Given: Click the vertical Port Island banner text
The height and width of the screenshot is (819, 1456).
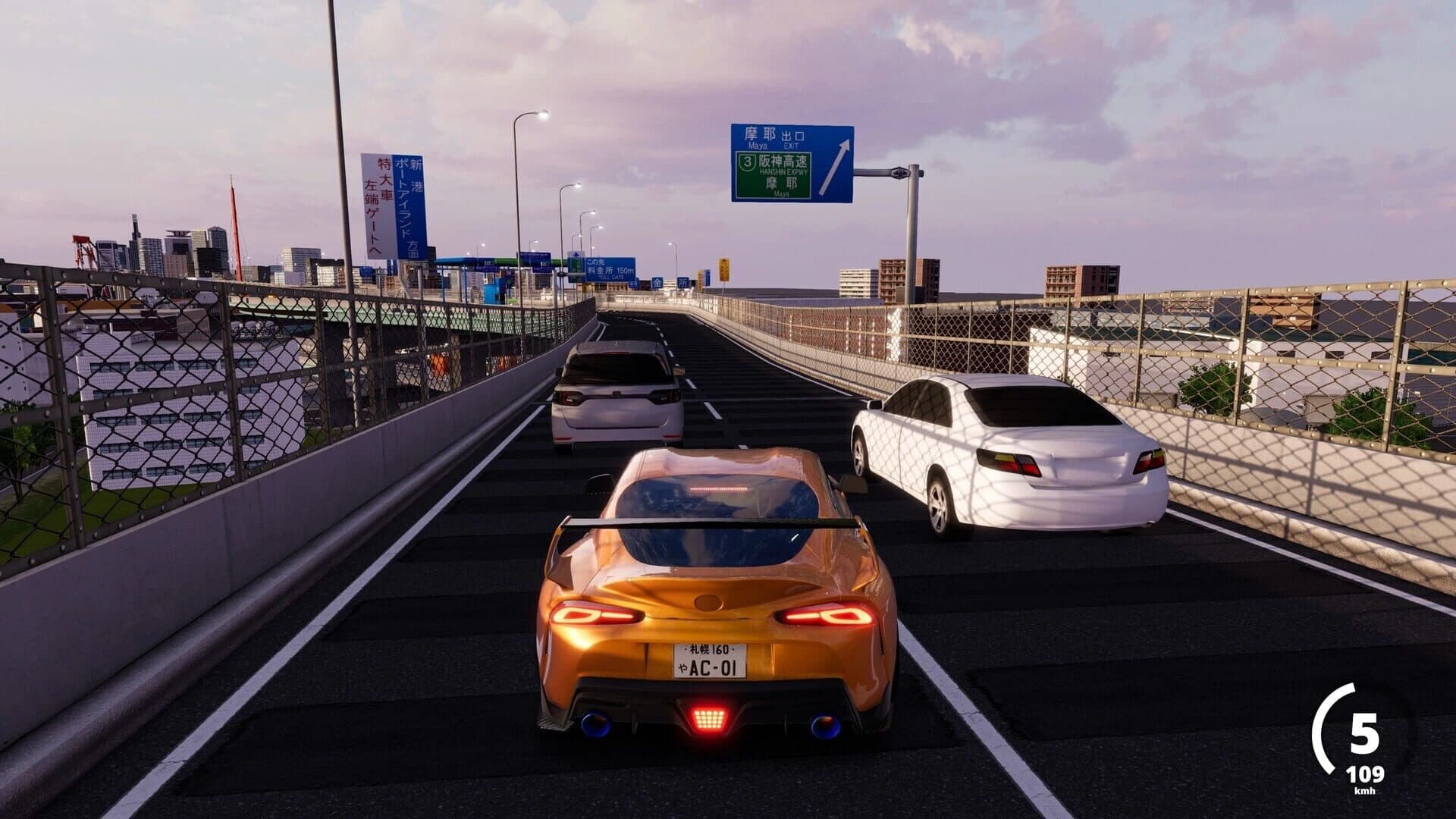Looking at the screenshot, I should 410,199.
